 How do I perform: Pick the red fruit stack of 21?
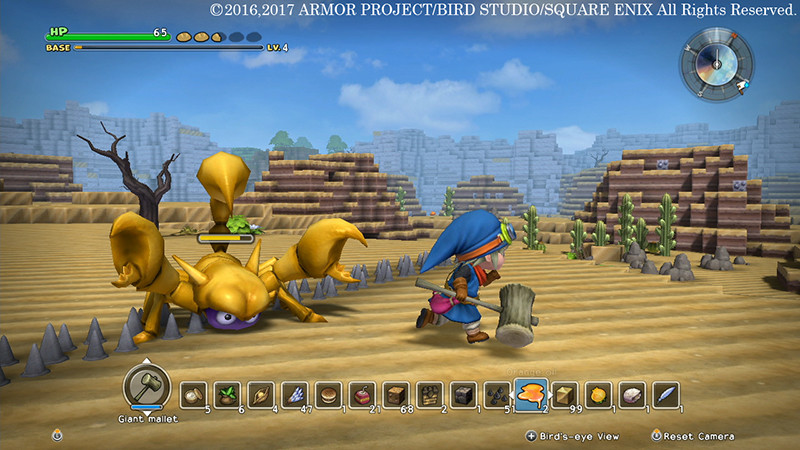pyautogui.click(x=361, y=394)
